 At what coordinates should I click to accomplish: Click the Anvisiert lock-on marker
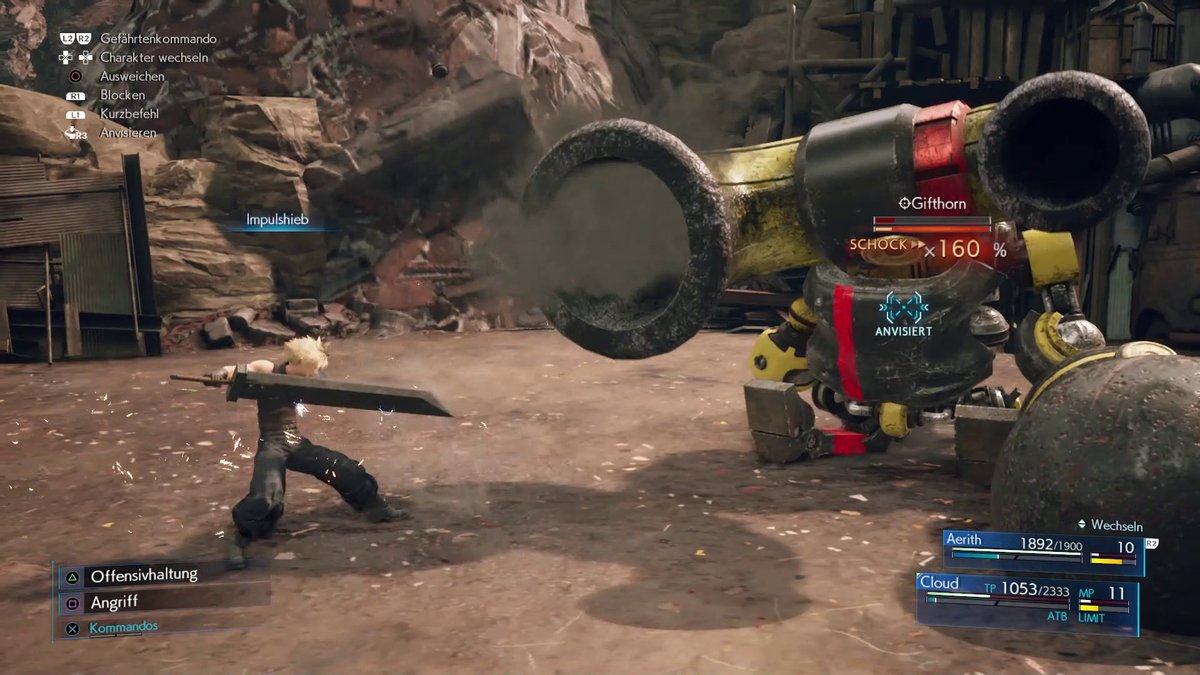[x=903, y=314]
